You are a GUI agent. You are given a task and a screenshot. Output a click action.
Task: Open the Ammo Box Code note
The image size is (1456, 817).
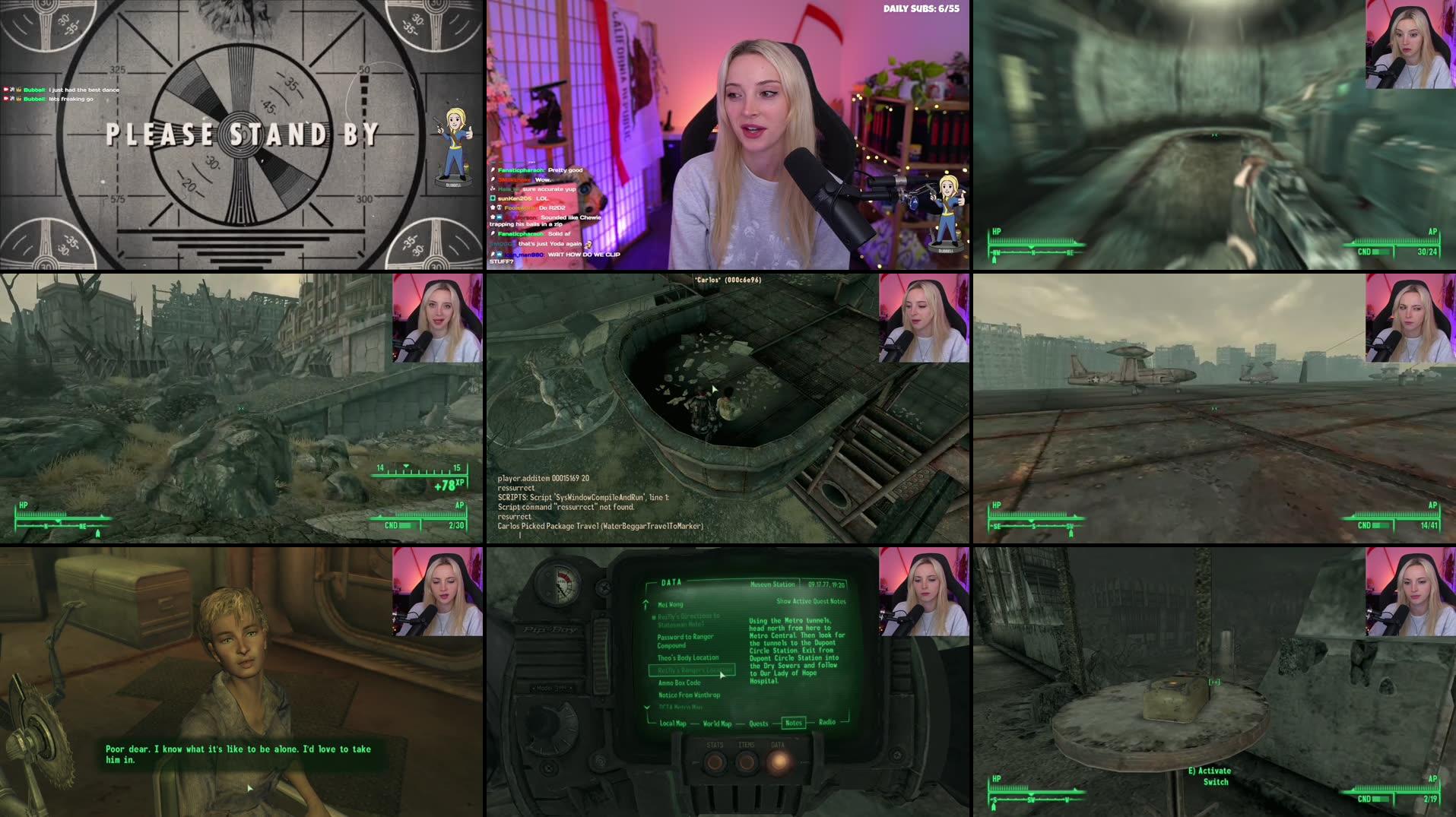(679, 683)
